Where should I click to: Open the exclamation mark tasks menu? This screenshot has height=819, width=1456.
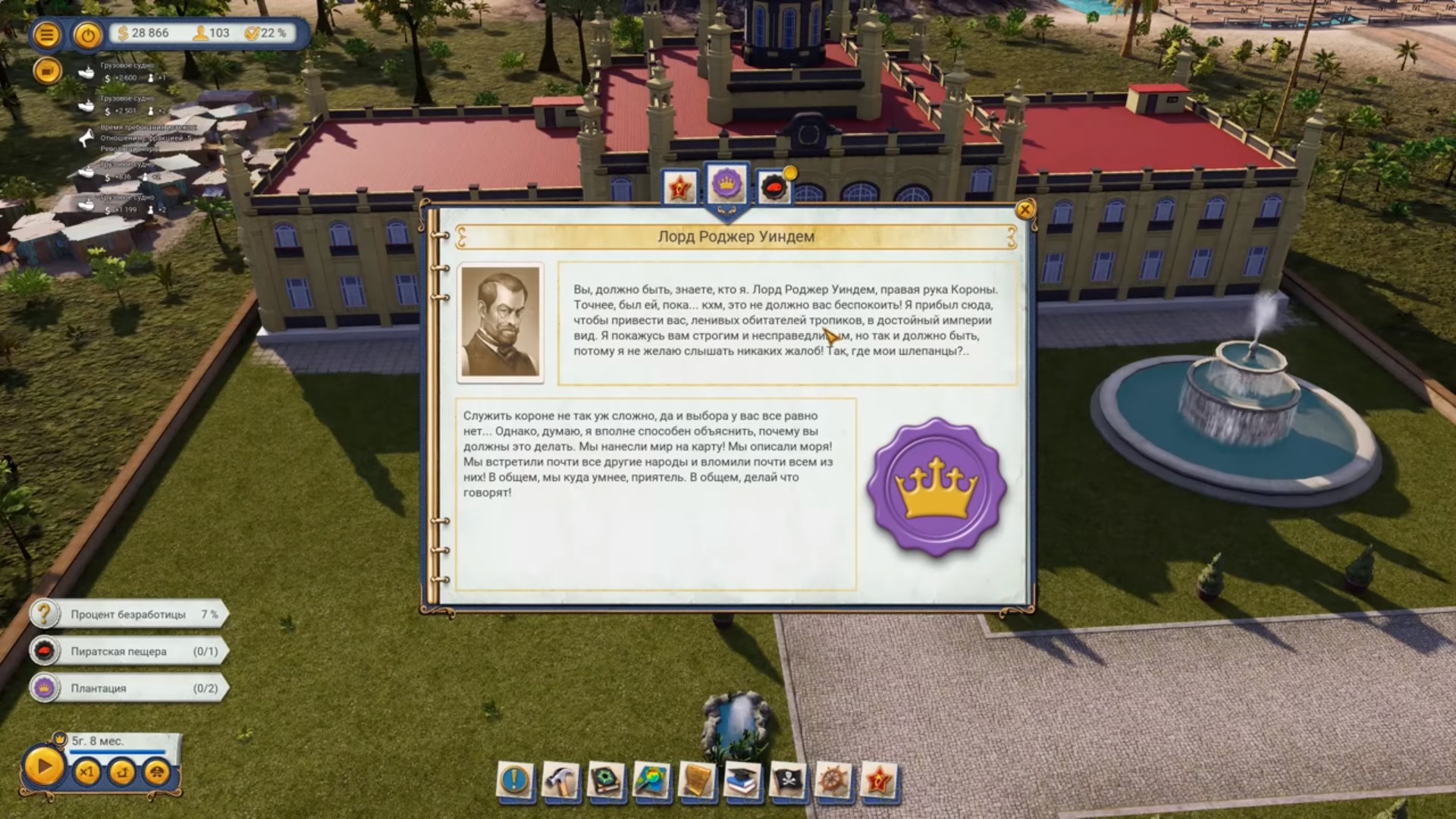[x=516, y=780]
